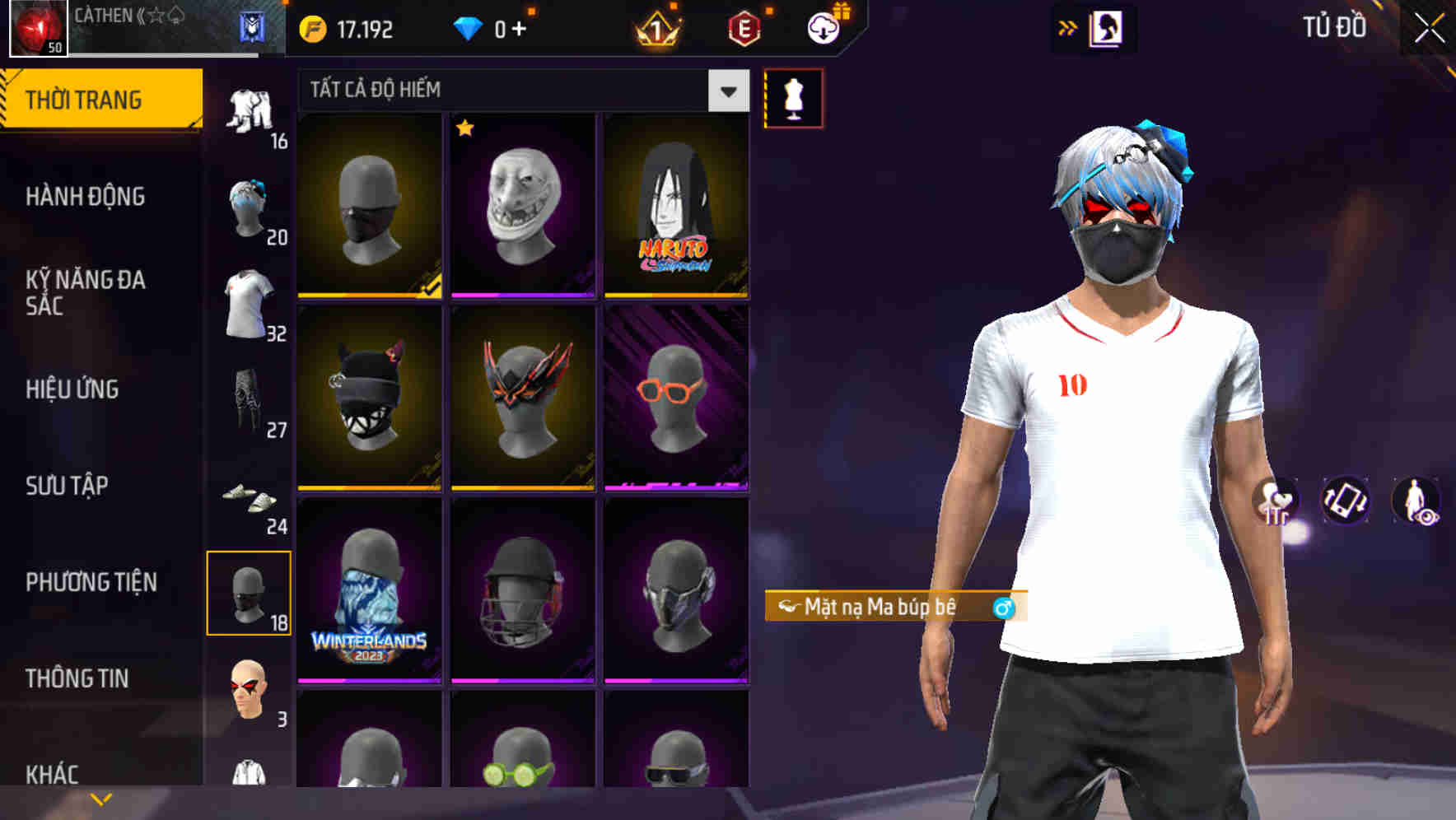The height and width of the screenshot is (820, 1456).
Task: Open the shirt category icon showing 32 items
Action: pyautogui.click(x=250, y=301)
